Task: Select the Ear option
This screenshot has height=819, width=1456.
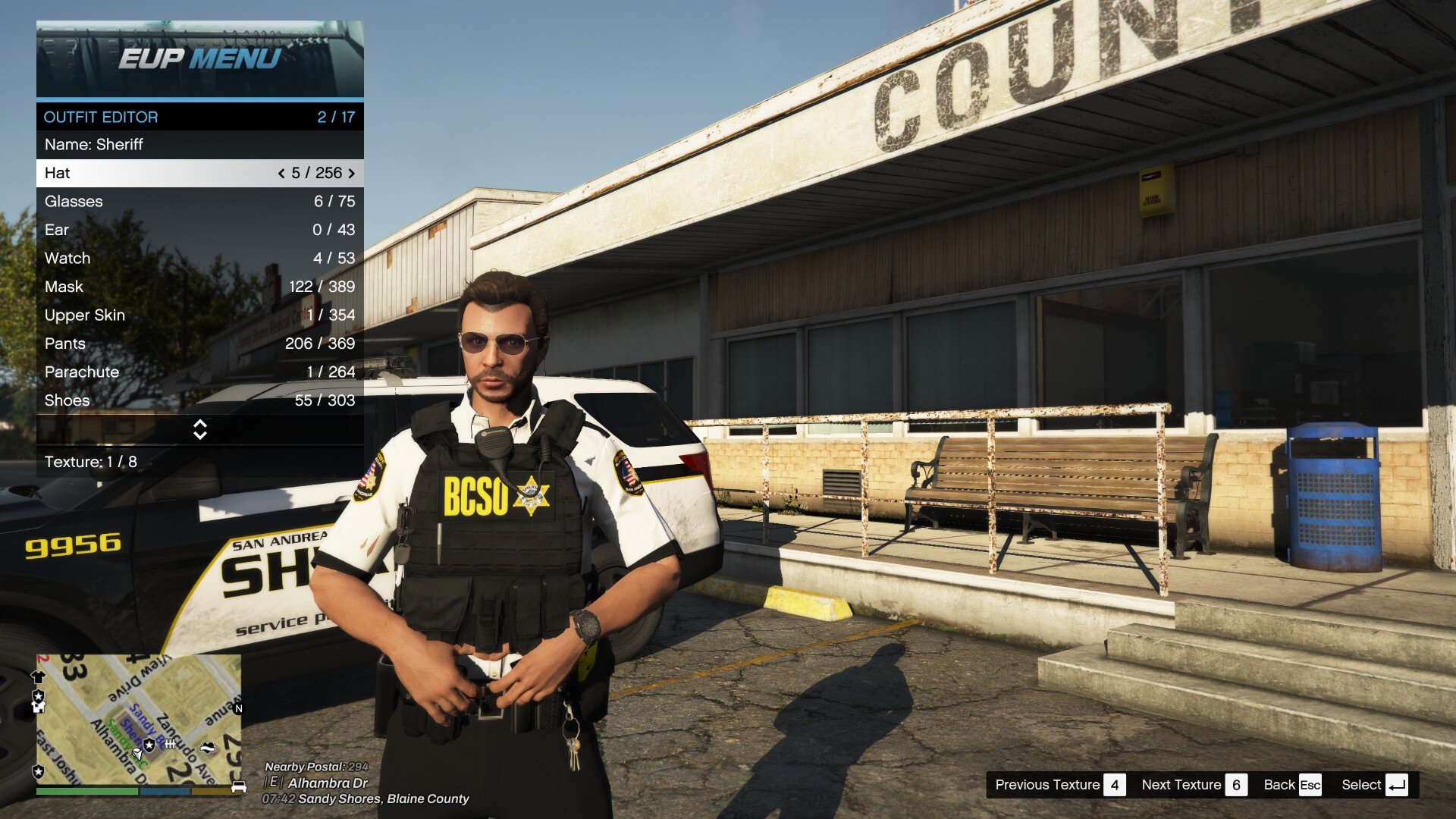Action: [x=199, y=230]
